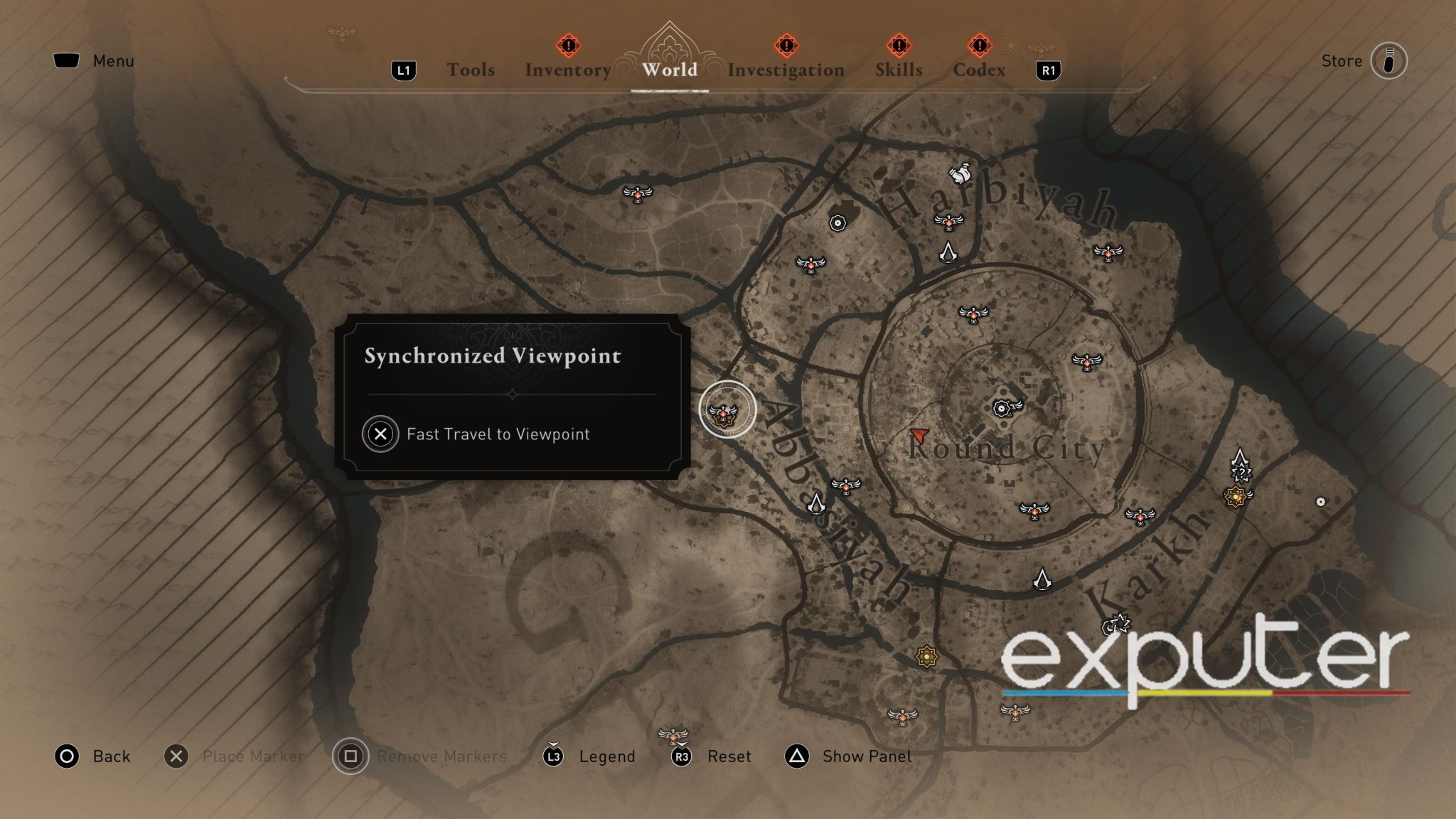The height and width of the screenshot is (819, 1456).
Task: Switch to the Skills tab
Action: pyautogui.click(x=899, y=69)
